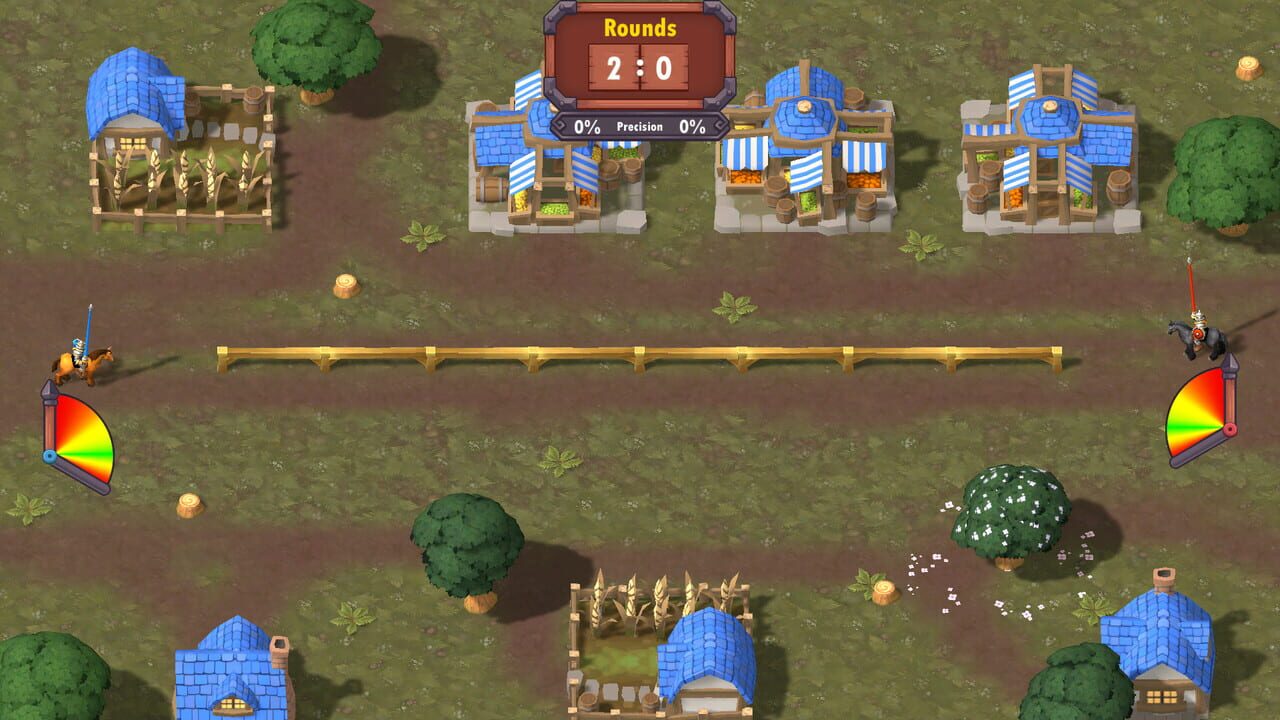Click the Rounds scoreboard sign

pyautogui.click(x=640, y=55)
